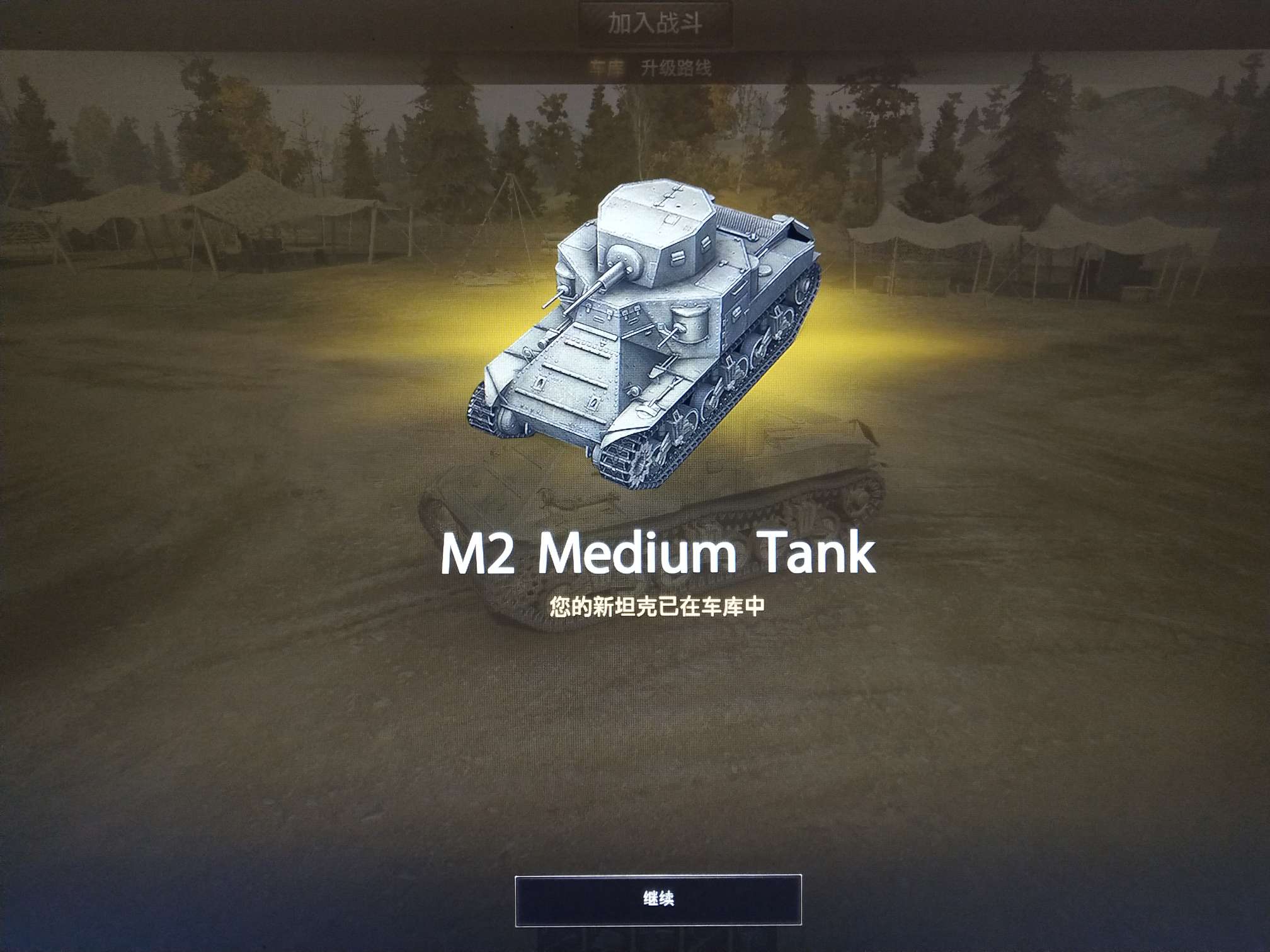Switch to the 升级路线 (Upgrade Path) tab

tap(676, 68)
